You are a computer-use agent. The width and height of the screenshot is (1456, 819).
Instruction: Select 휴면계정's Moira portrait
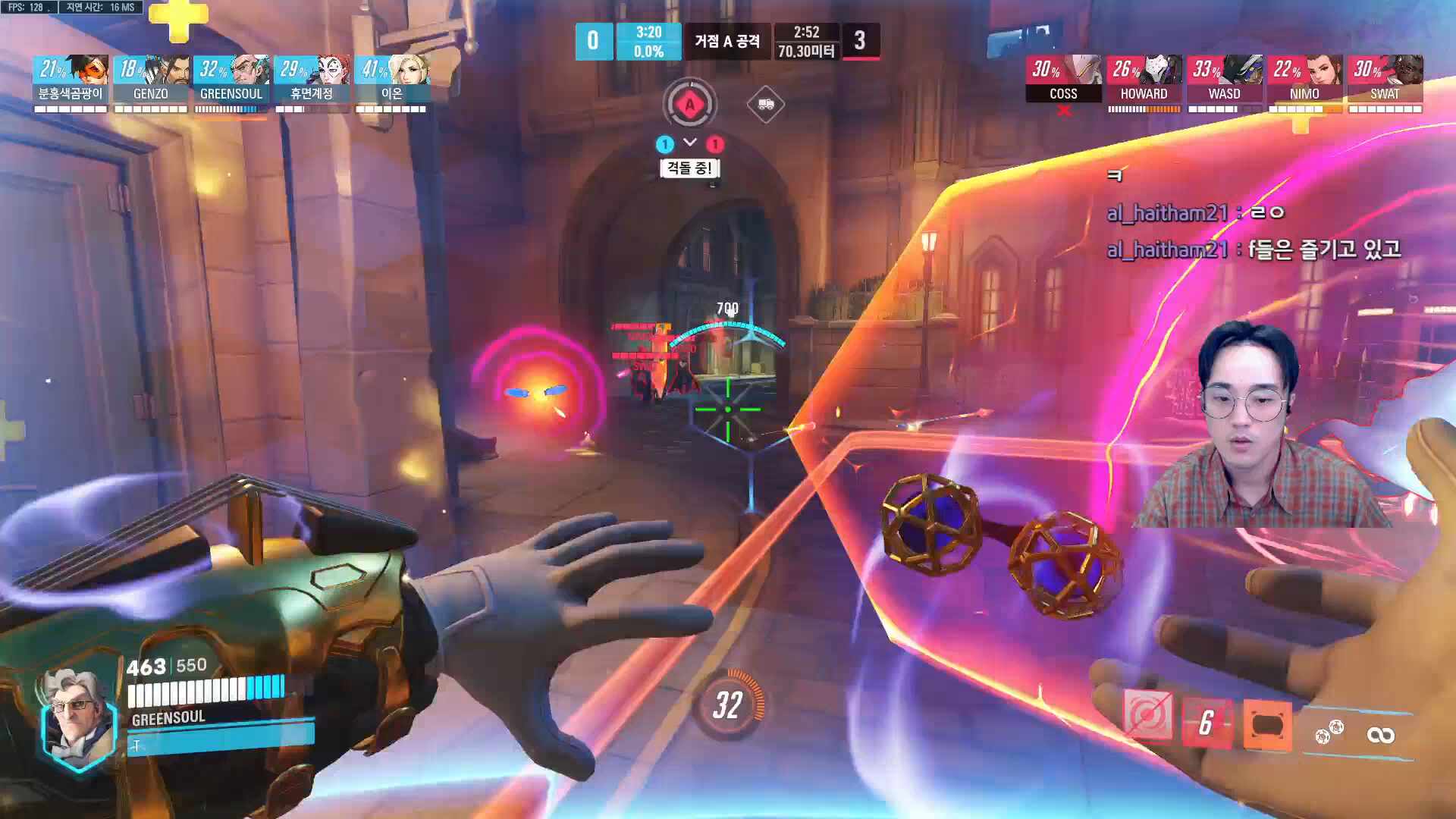tap(312, 71)
